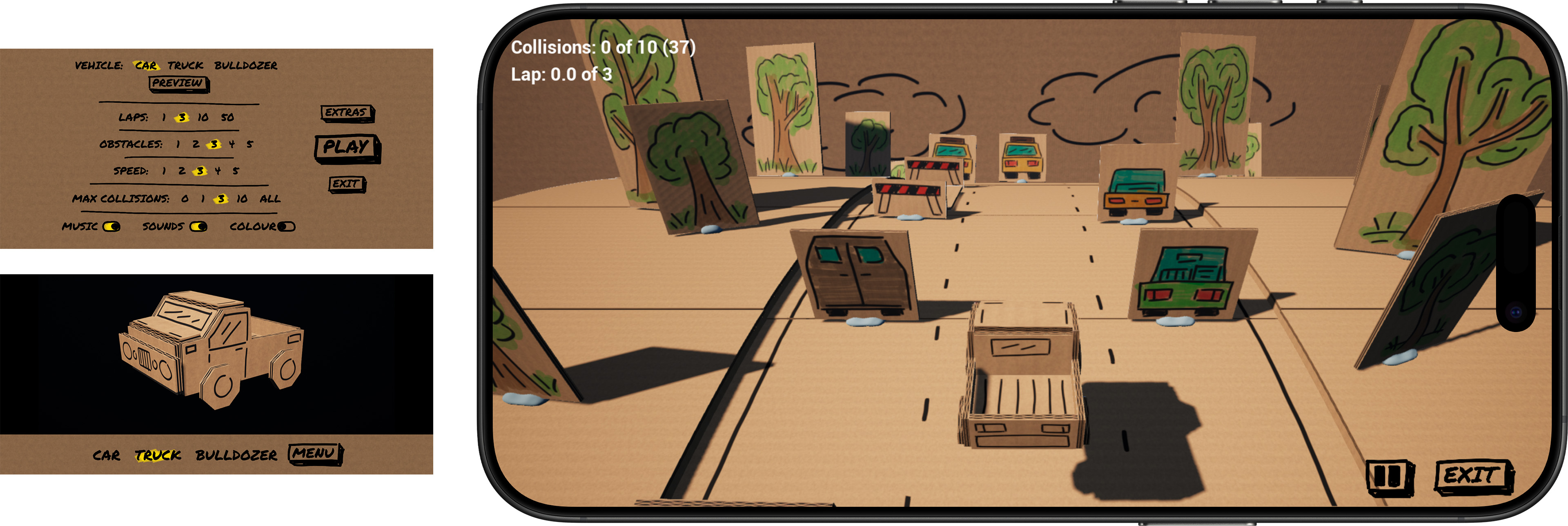Toggle the Colour switch
1568x526 pixels.
click(x=286, y=227)
